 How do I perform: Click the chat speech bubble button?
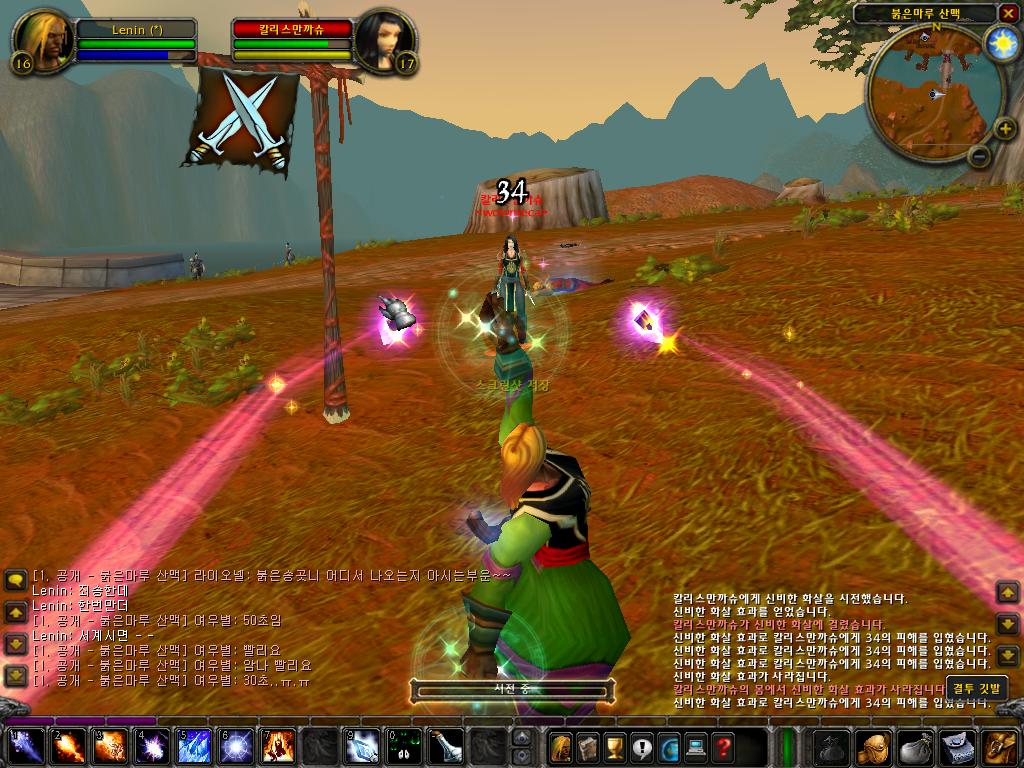[x=15, y=581]
